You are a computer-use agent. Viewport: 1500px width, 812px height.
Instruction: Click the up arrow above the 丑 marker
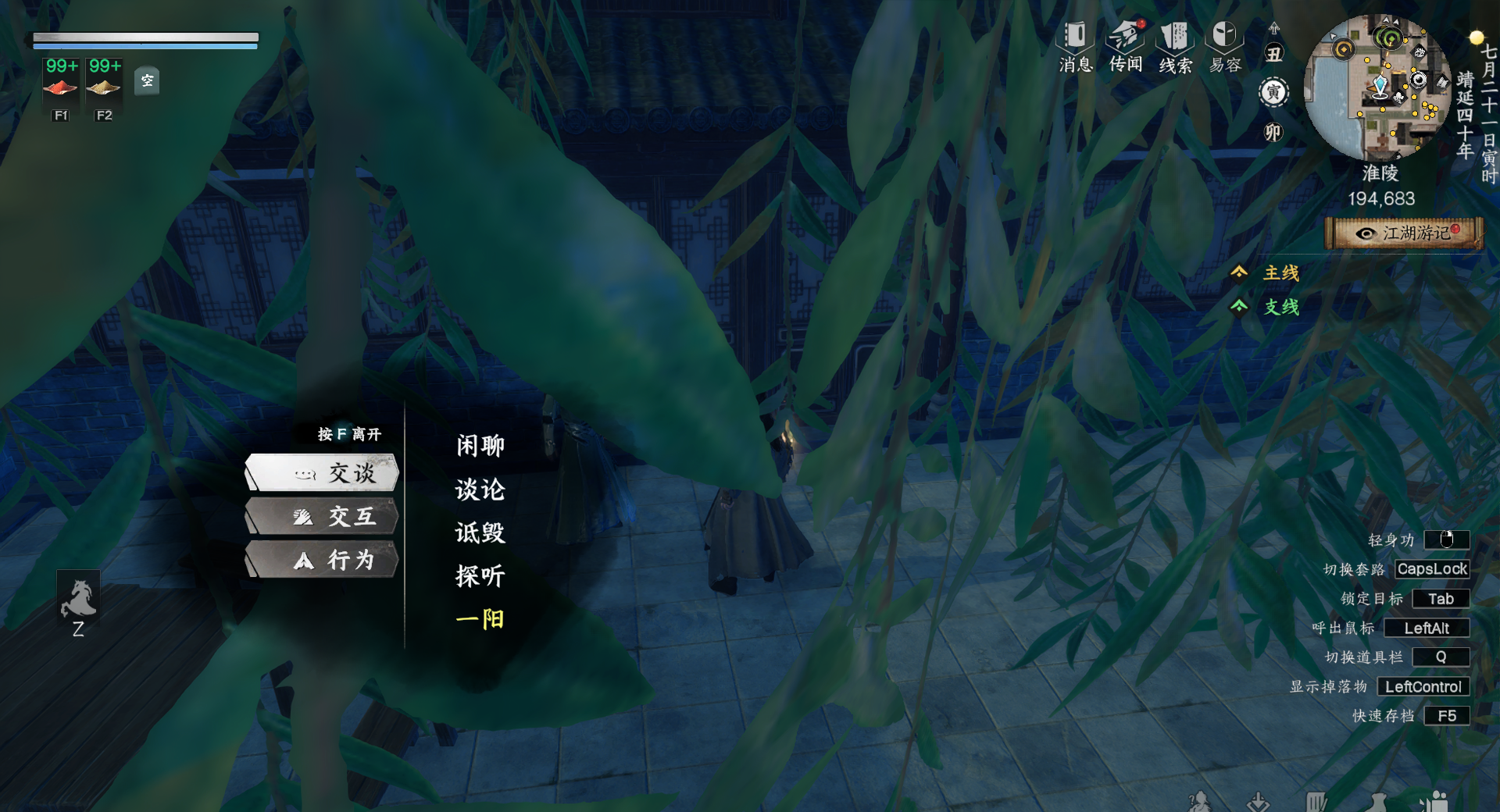point(1274,27)
